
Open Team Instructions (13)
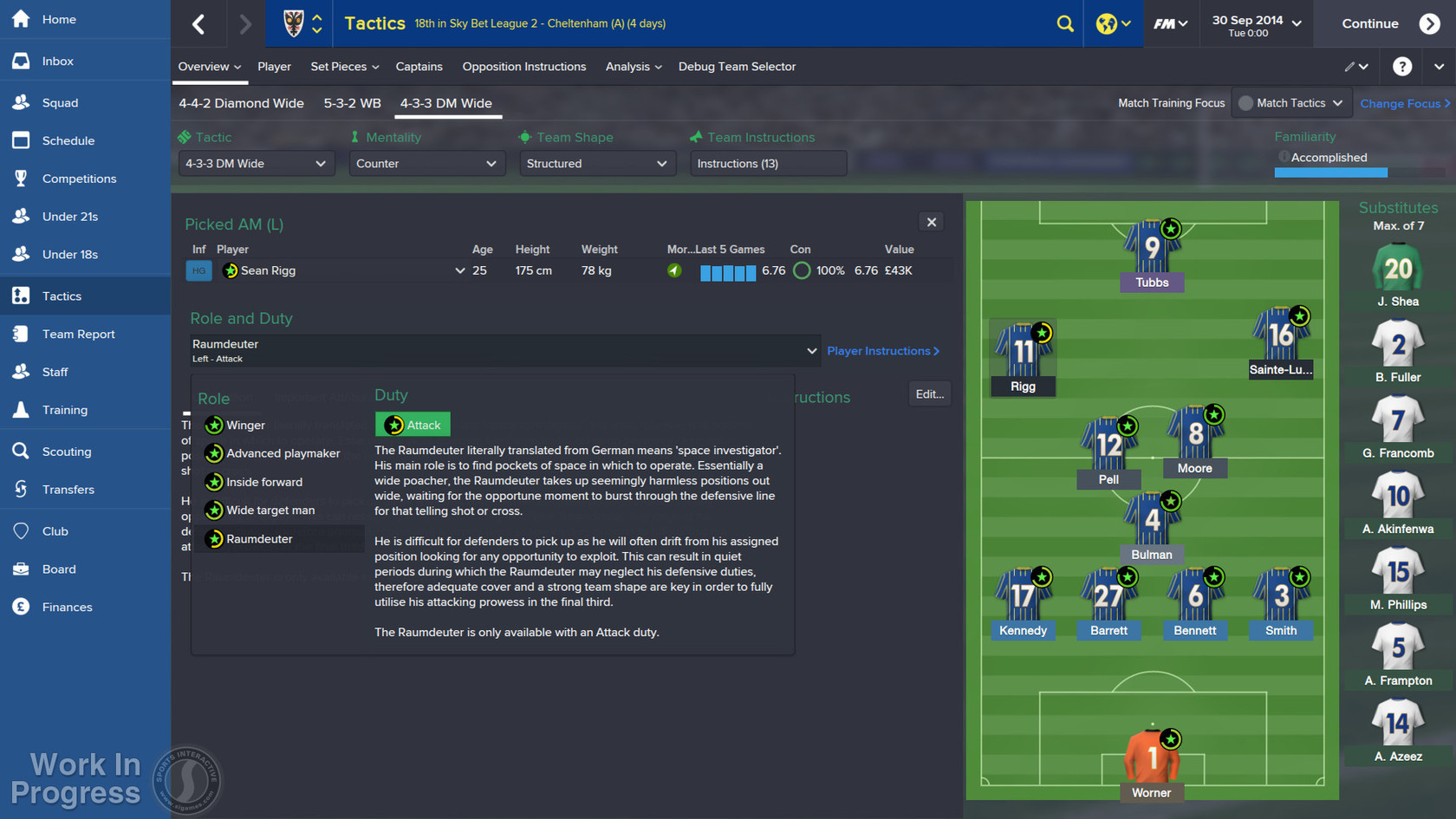click(x=767, y=164)
